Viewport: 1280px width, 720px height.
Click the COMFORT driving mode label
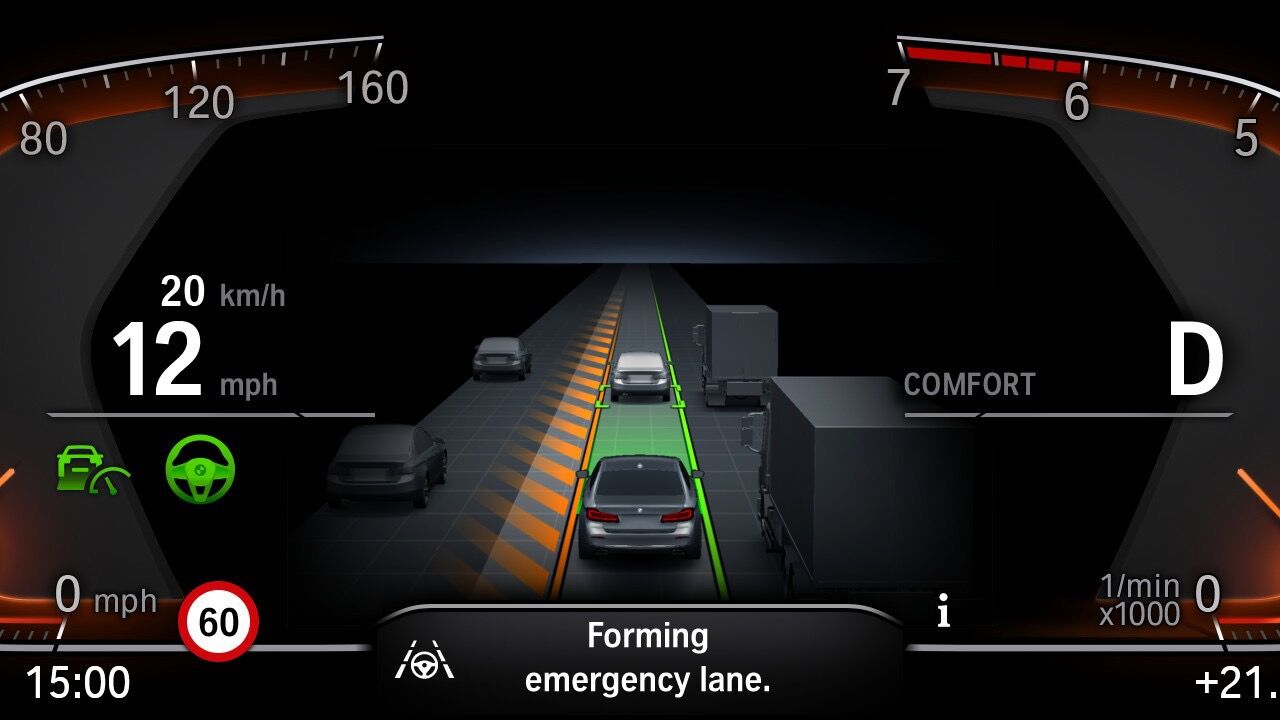click(x=969, y=385)
